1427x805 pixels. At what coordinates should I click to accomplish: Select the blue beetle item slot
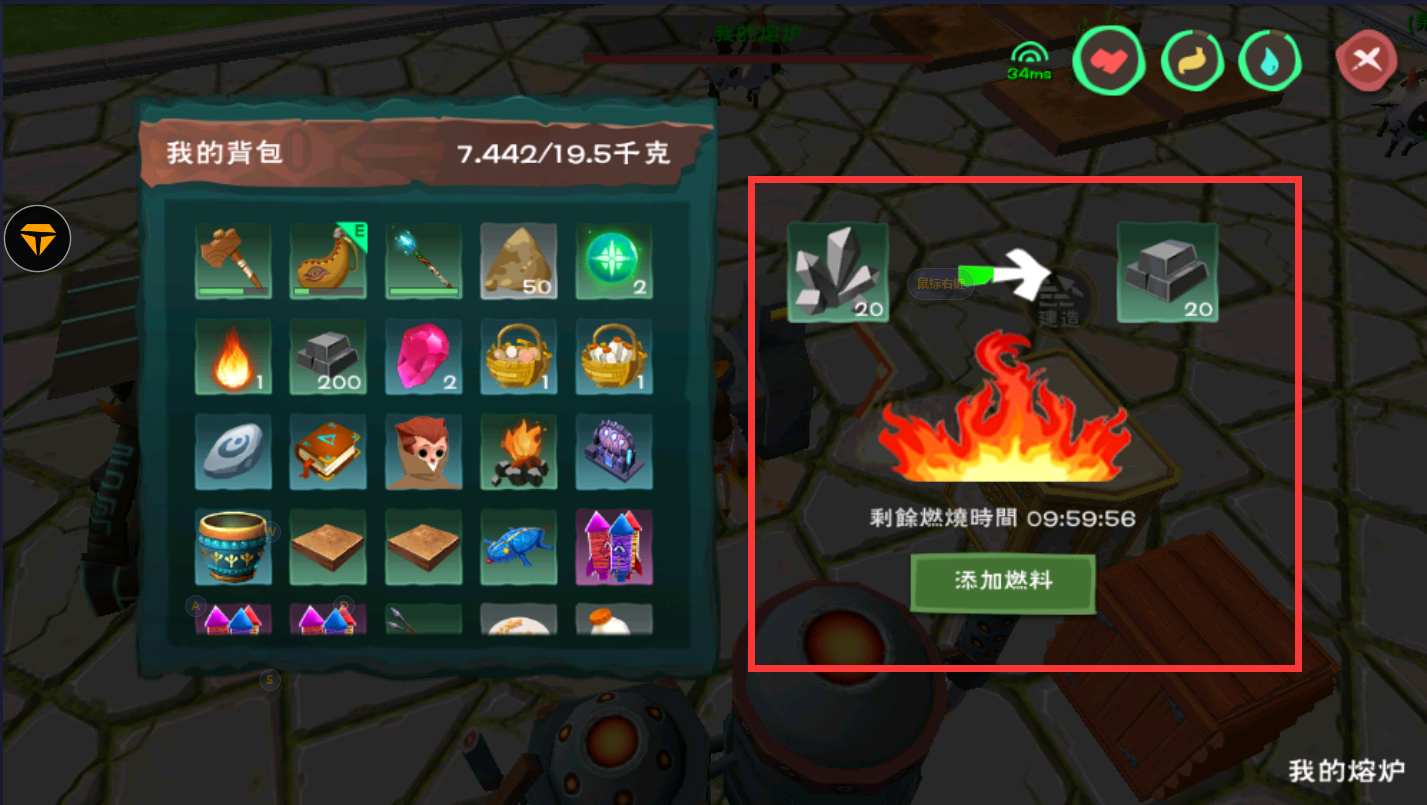pyautogui.click(x=519, y=547)
